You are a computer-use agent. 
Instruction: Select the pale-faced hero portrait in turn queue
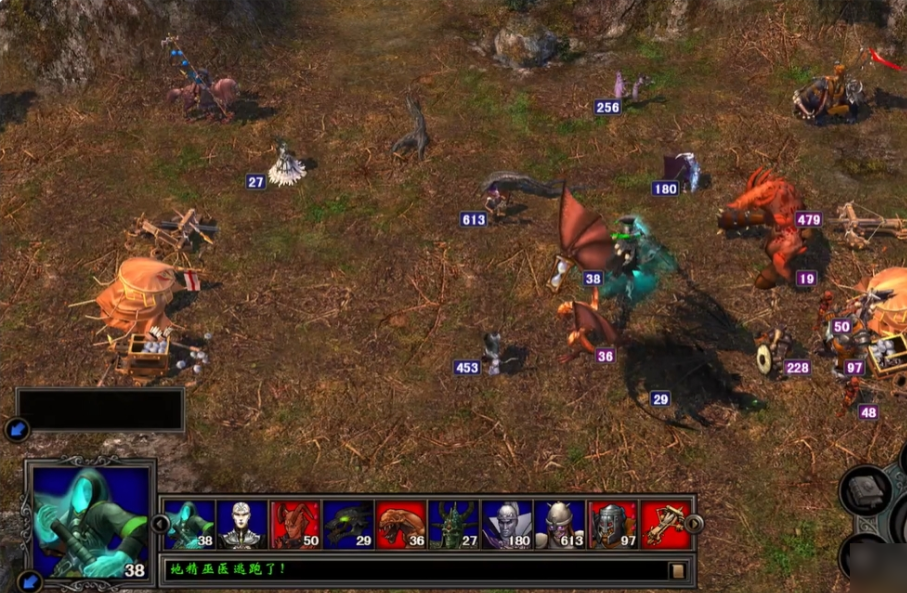[x=242, y=525]
